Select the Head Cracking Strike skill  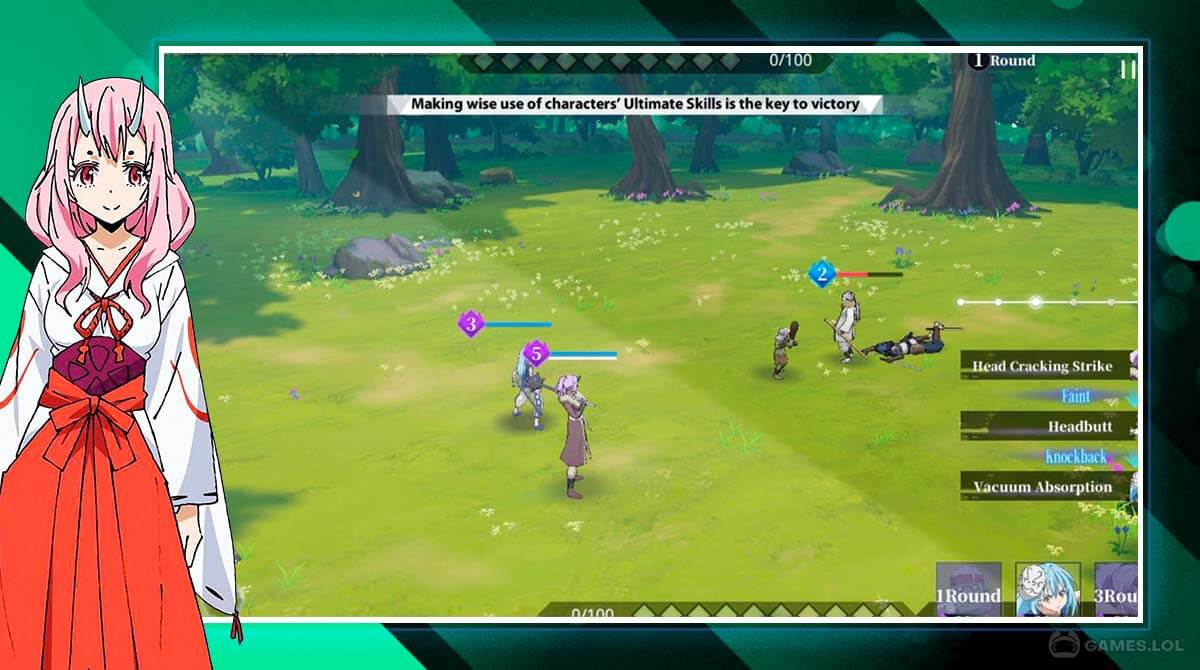pyautogui.click(x=1048, y=366)
